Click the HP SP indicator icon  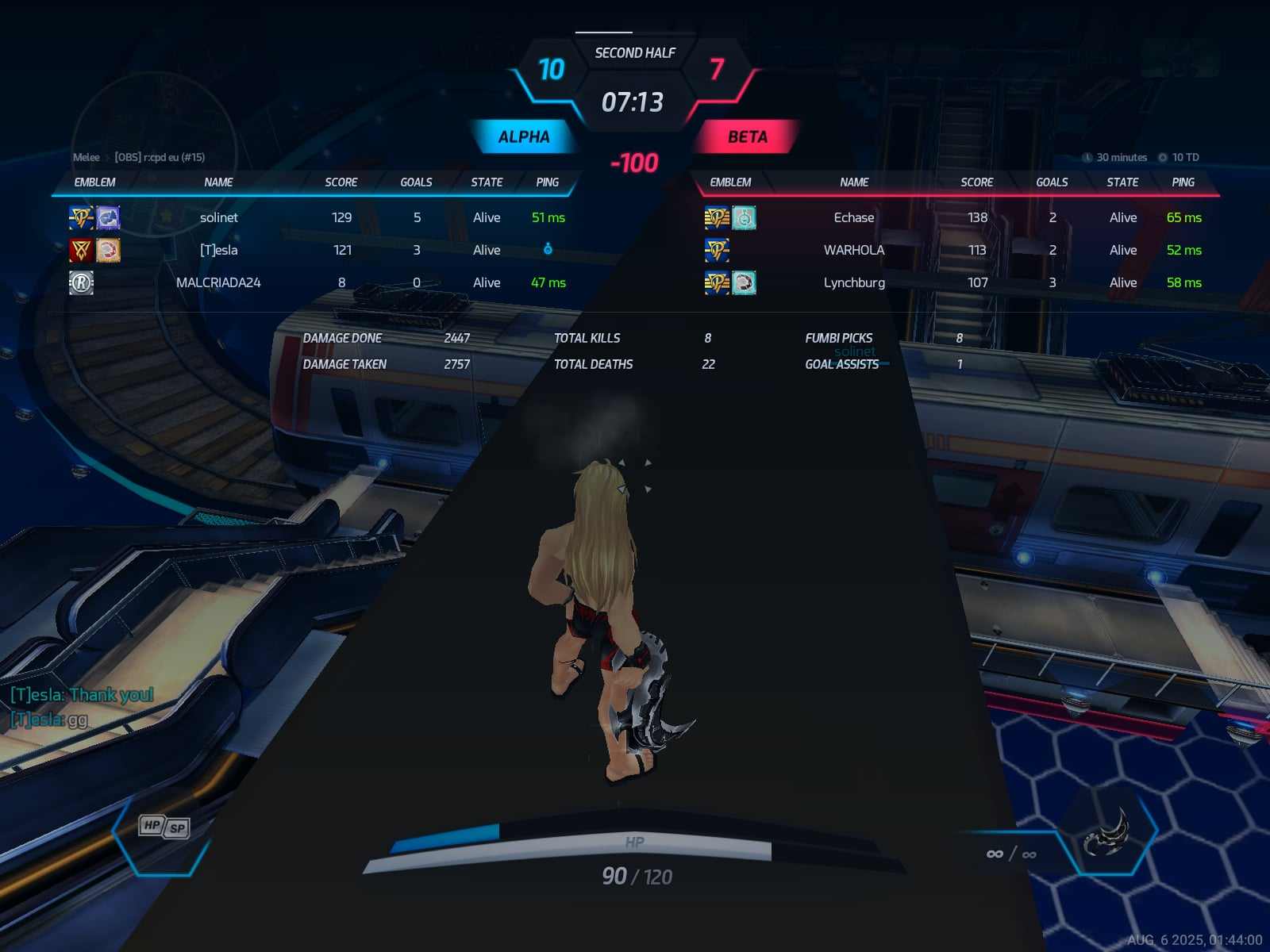pos(164,827)
